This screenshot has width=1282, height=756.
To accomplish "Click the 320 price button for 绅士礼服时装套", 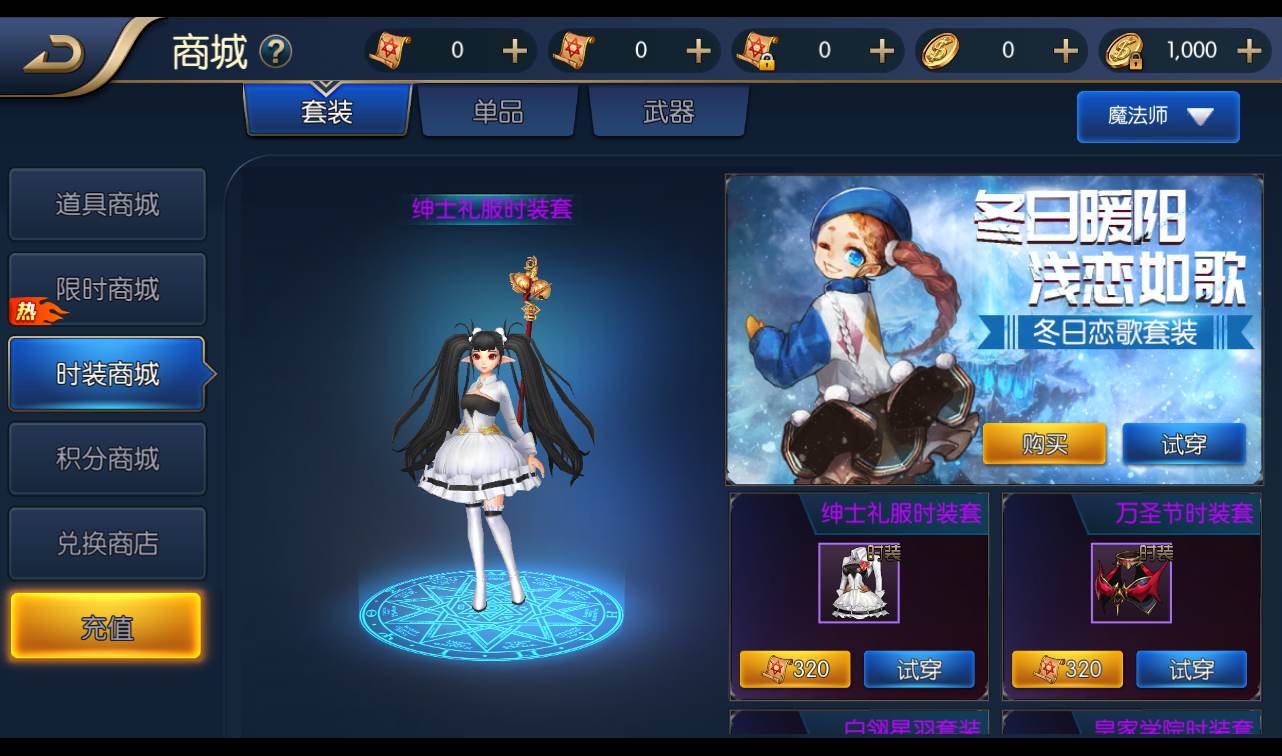I will [794, 669].
